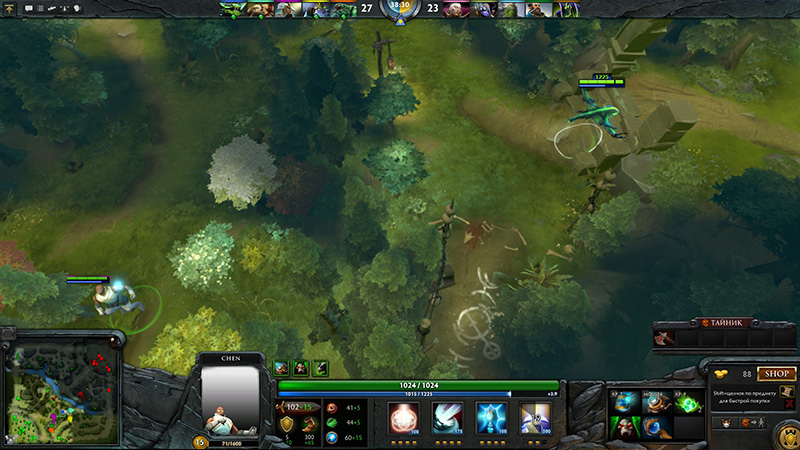Click the red-faced mask inventory item
The width and height of the screenshot is (800, 450).
624,428
